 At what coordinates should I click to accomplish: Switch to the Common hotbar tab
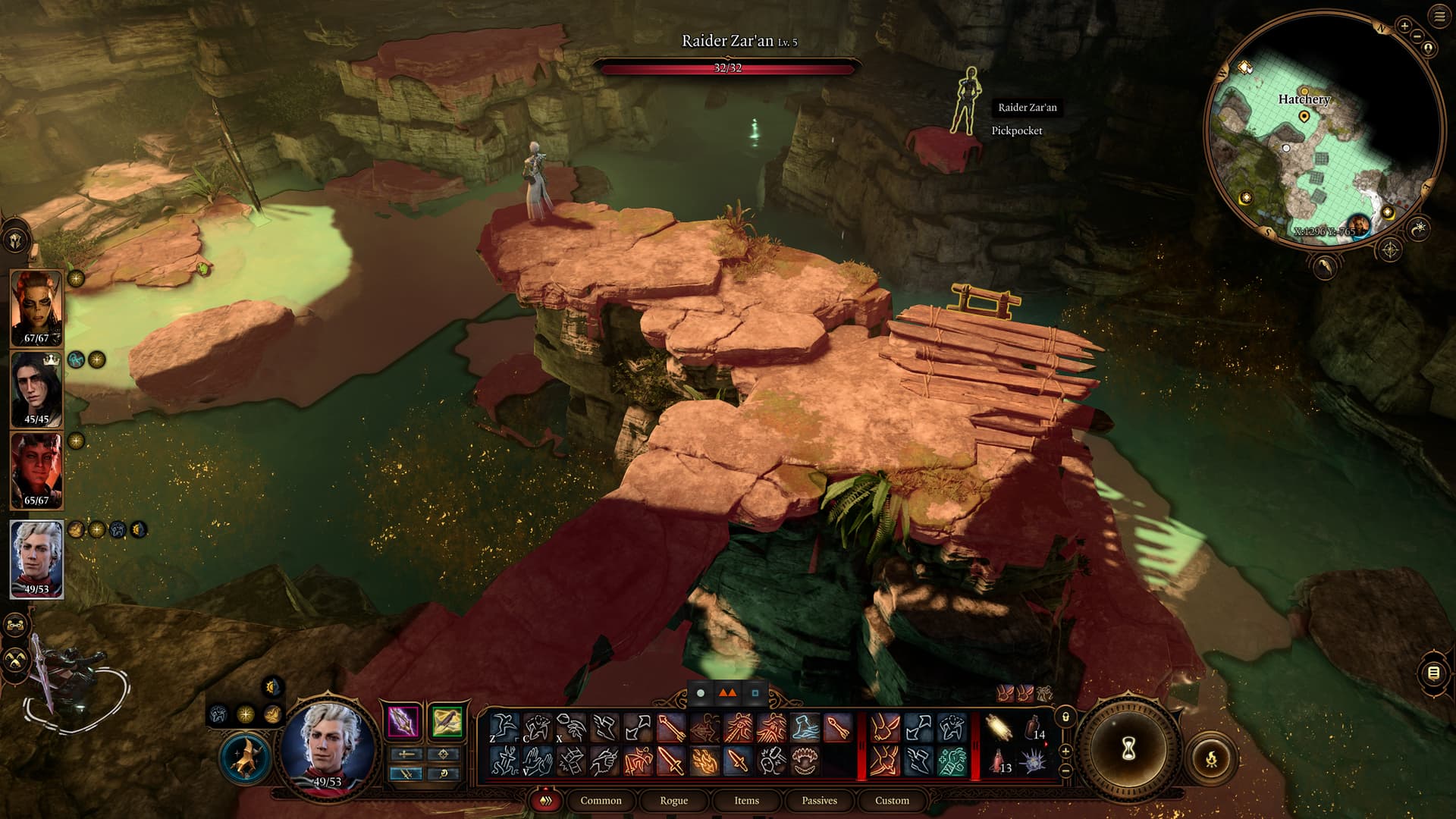[601, 800]
